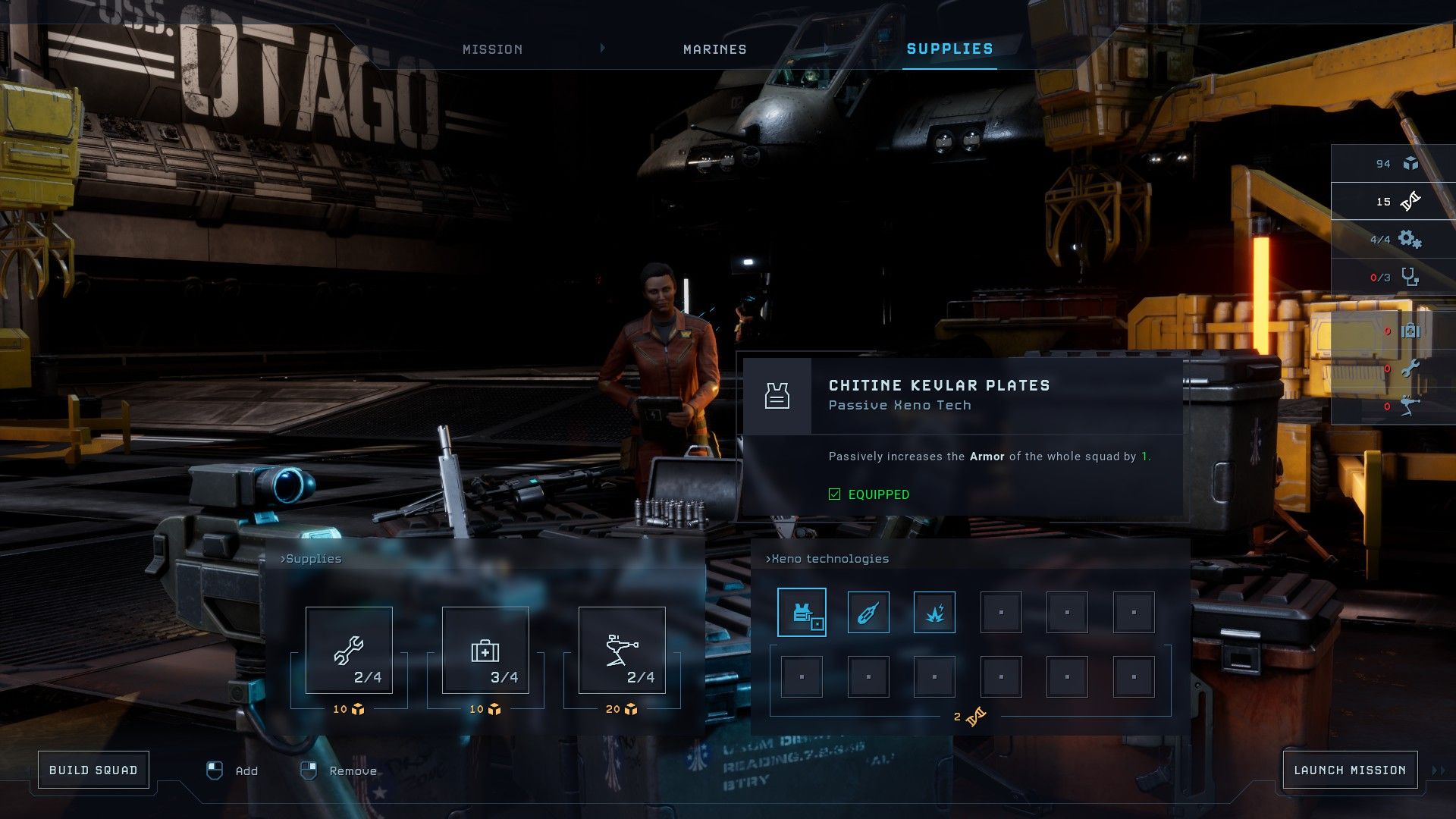Select the Supplies tab
1456x819 pixels.
(949, 49)
